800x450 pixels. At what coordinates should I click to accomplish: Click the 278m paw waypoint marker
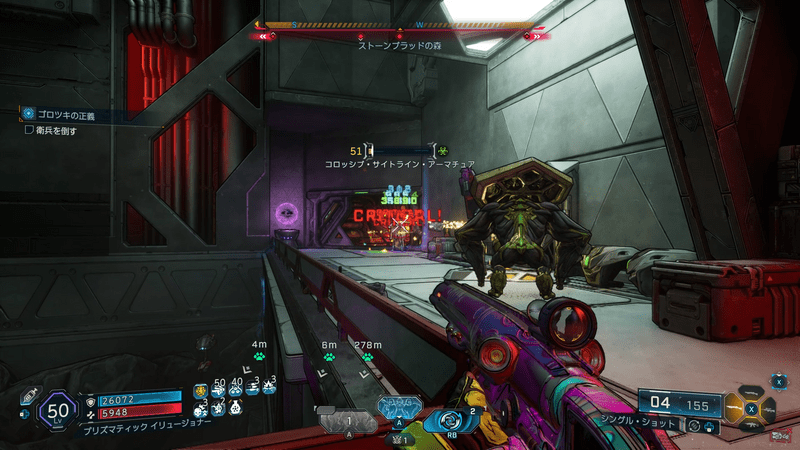[x=366, y=357]
